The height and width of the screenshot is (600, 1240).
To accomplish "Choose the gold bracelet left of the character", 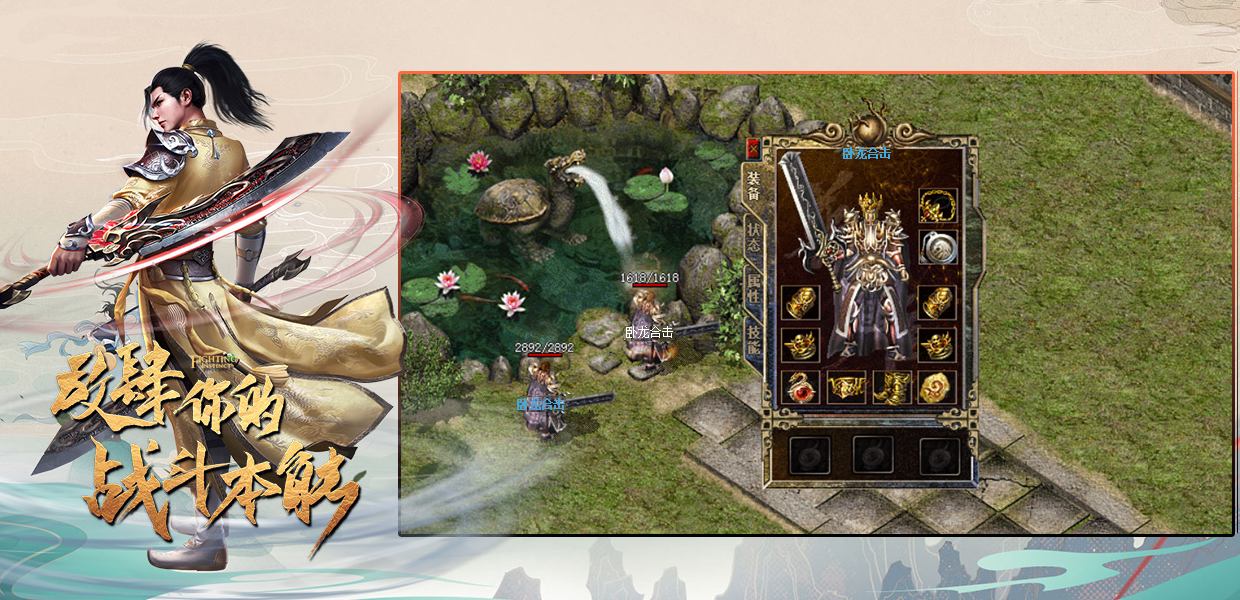I will pyautogui.click(x=800, y=302).
